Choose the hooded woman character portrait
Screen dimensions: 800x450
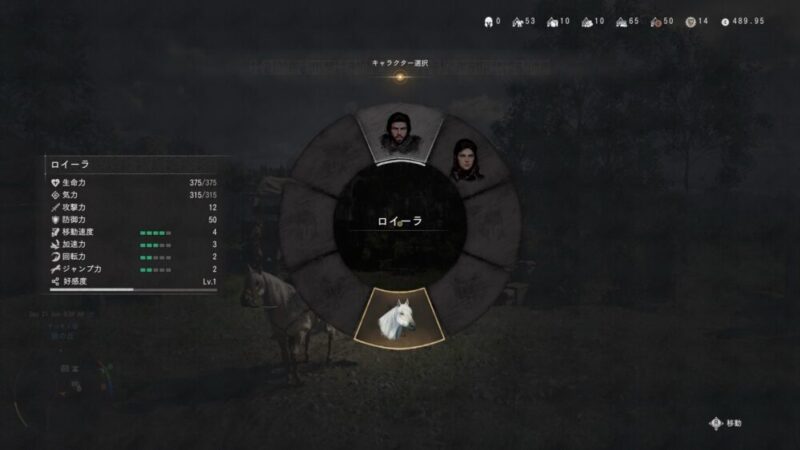[463, 161]
